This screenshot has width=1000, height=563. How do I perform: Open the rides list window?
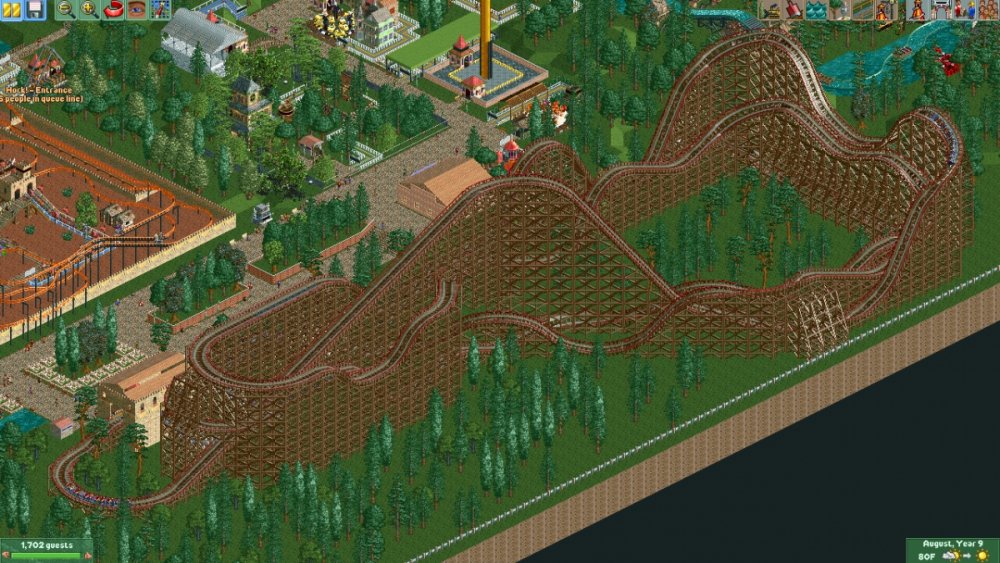point(917,10)
